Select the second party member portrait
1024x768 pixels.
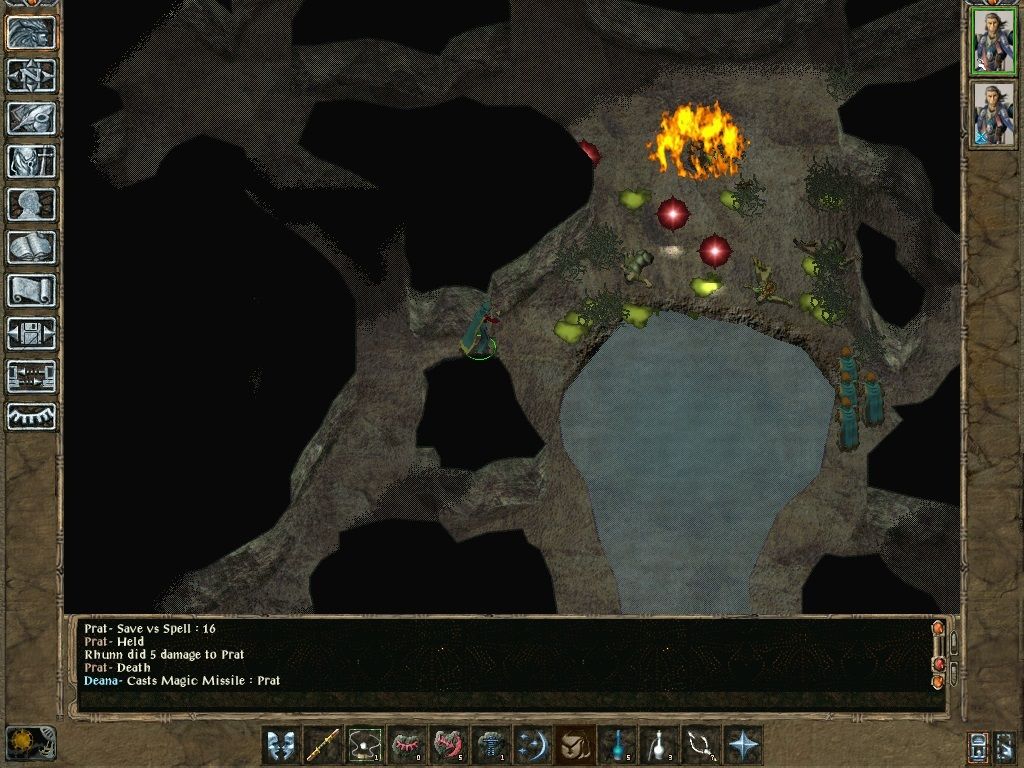(994, 114)
